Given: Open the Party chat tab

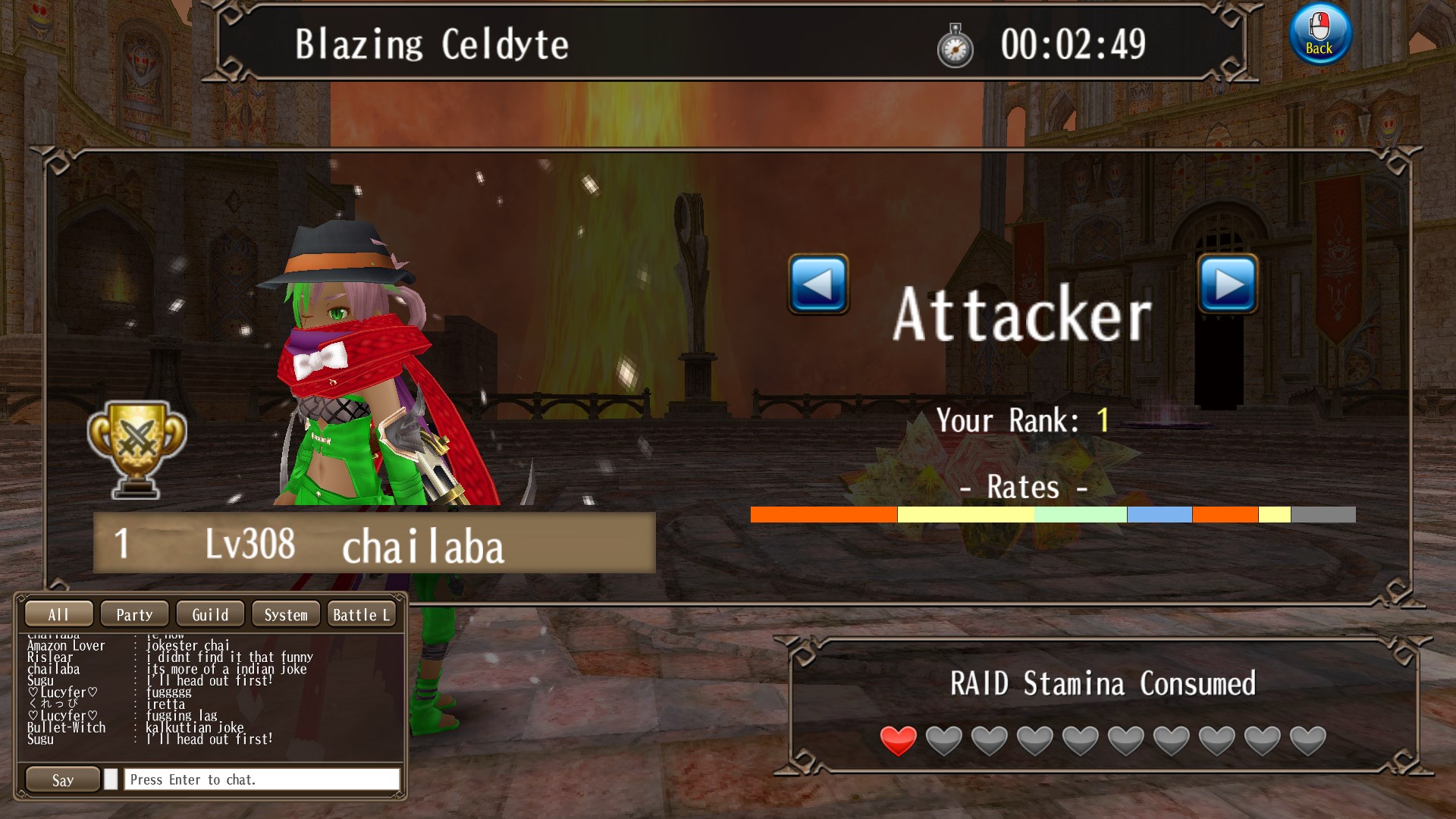Looking at the screenshot, I should [134, 614].
